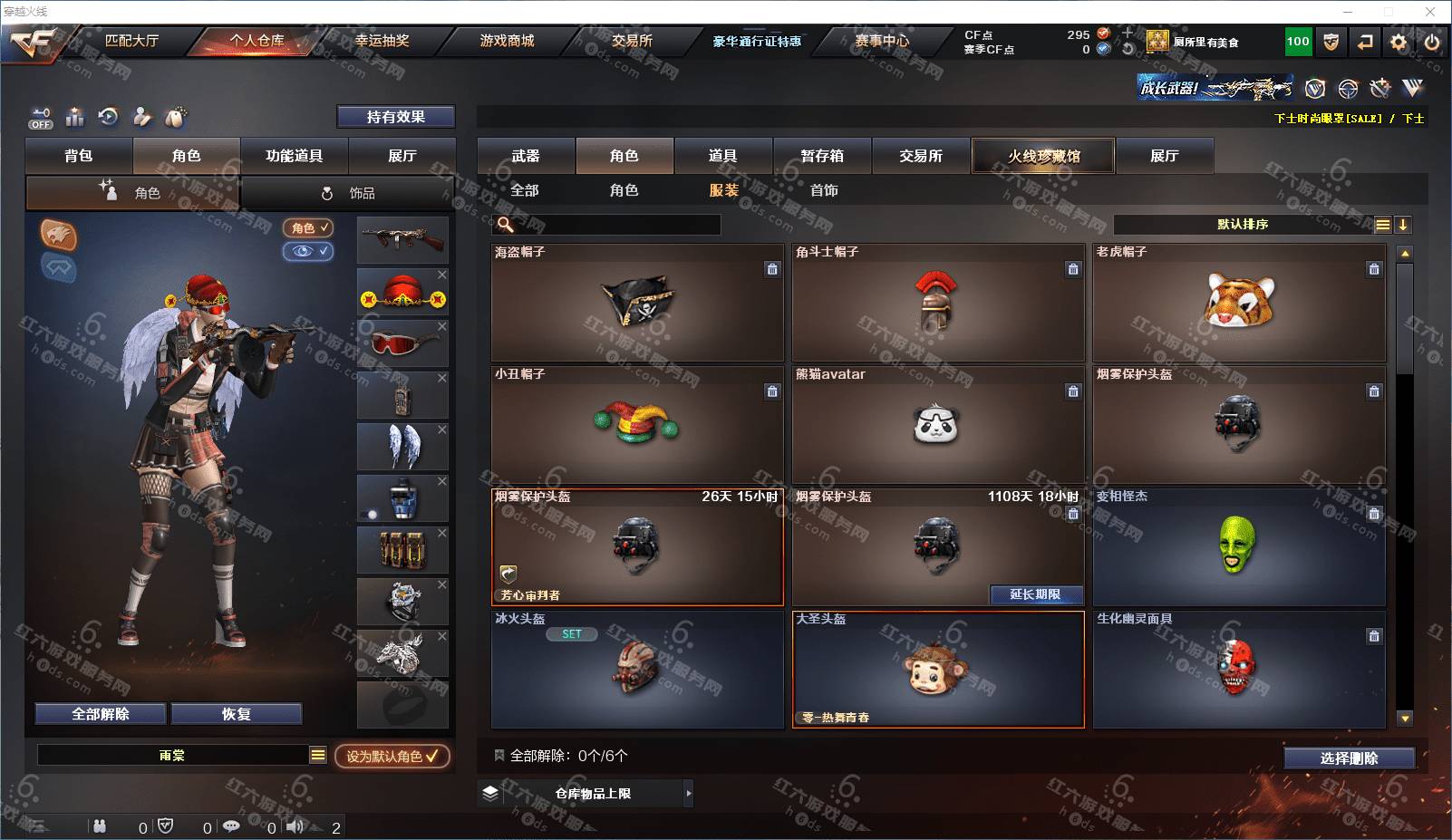Open the 默认排序 sorting dropdown
This screenshot has height=840, width=1452.
coord(1243,225)
